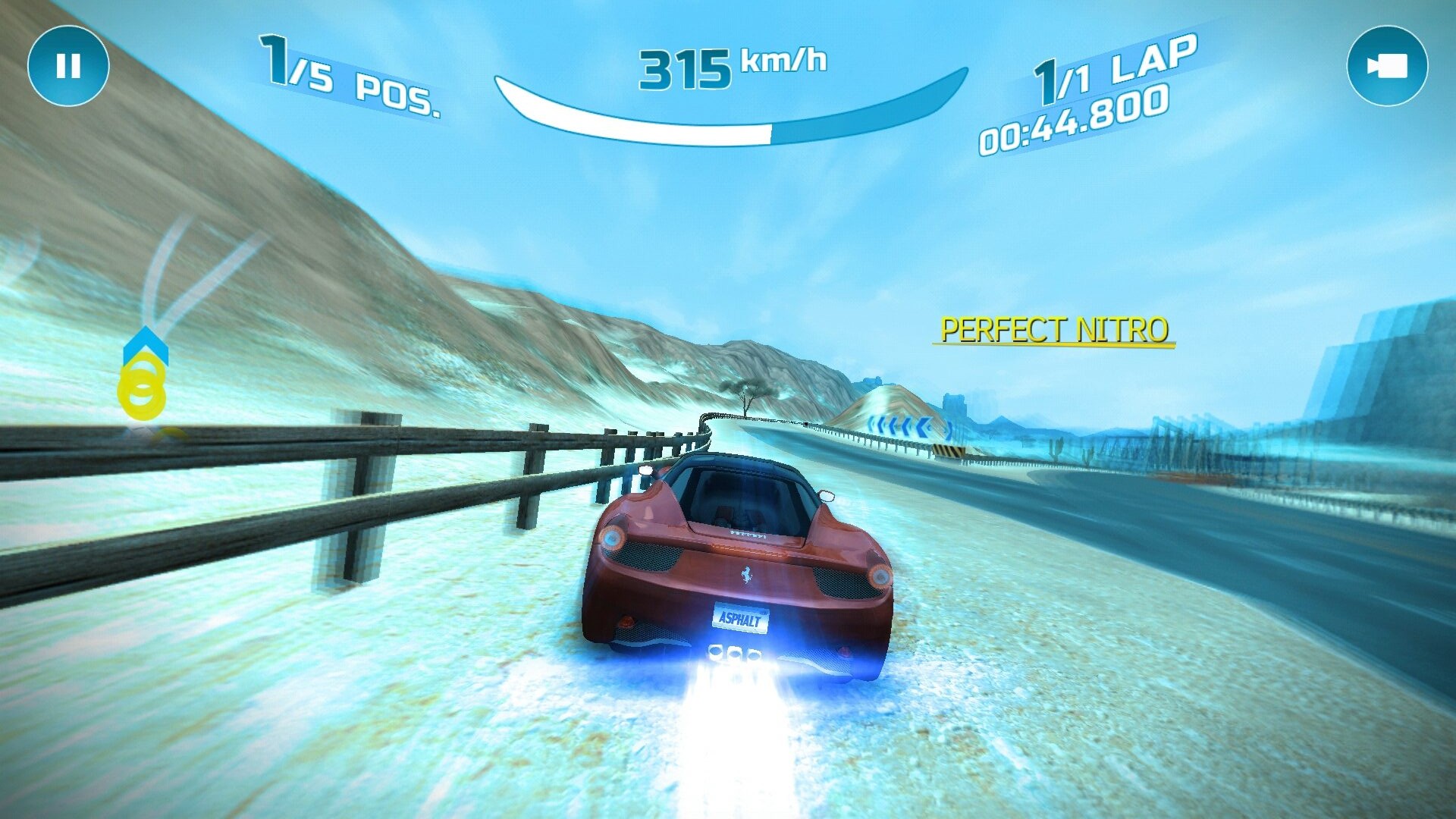
Task: Switch the camera view
Action: click(1387, 66)
